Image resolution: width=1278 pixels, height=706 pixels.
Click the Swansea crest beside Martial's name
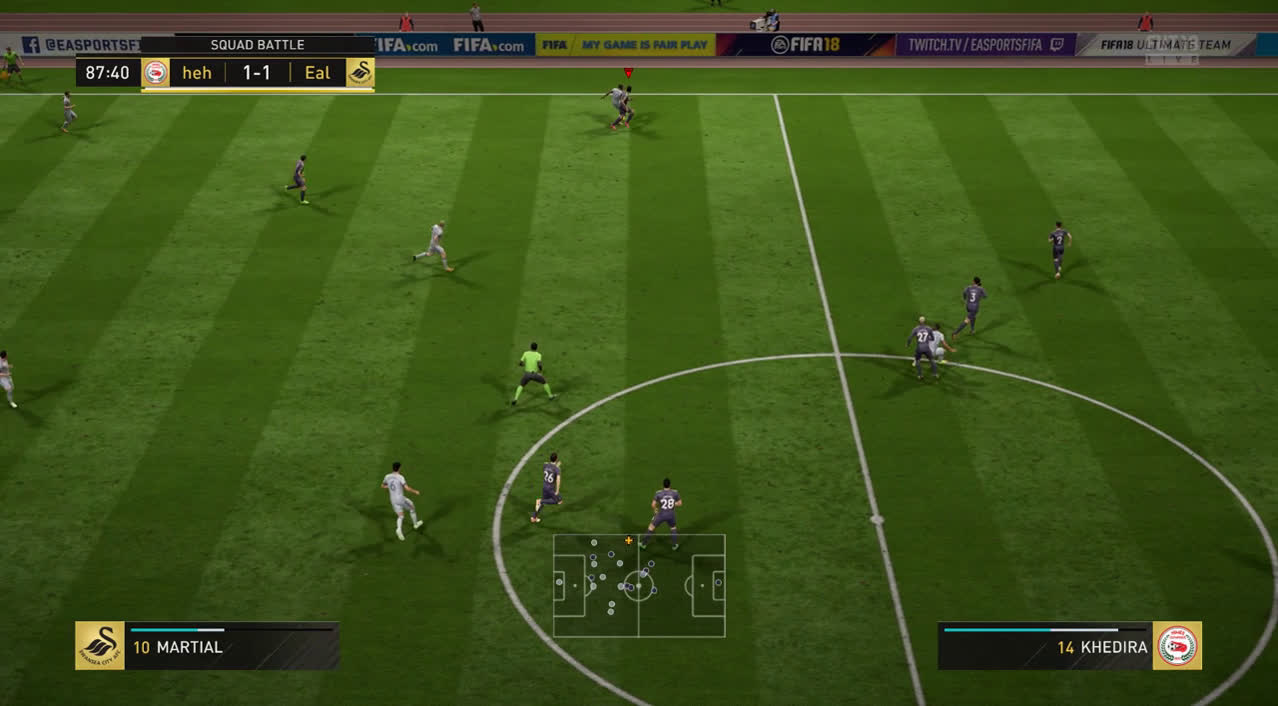(x=100, y=646)
